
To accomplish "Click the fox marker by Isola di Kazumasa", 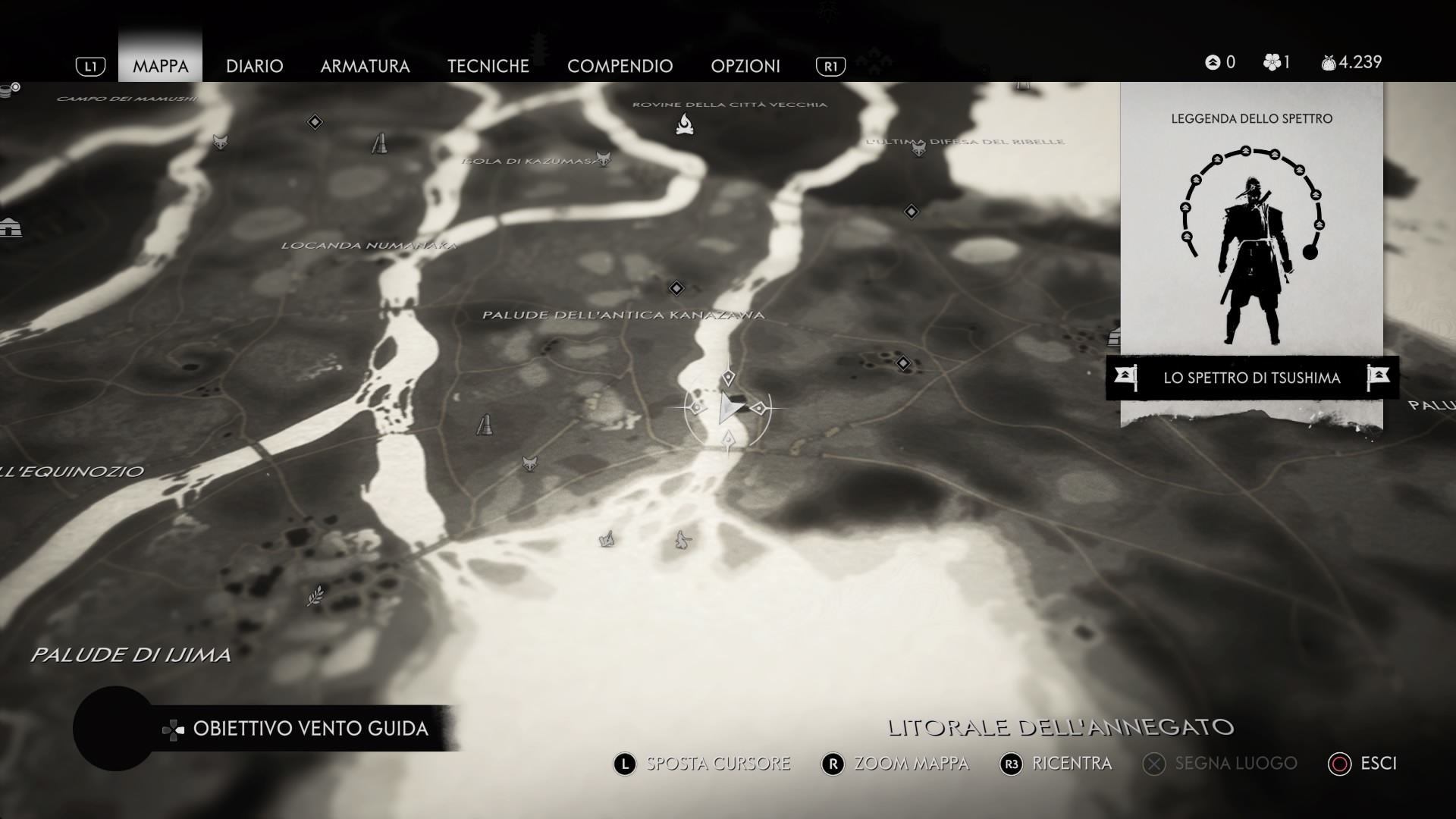I will [x=603, y=158].
